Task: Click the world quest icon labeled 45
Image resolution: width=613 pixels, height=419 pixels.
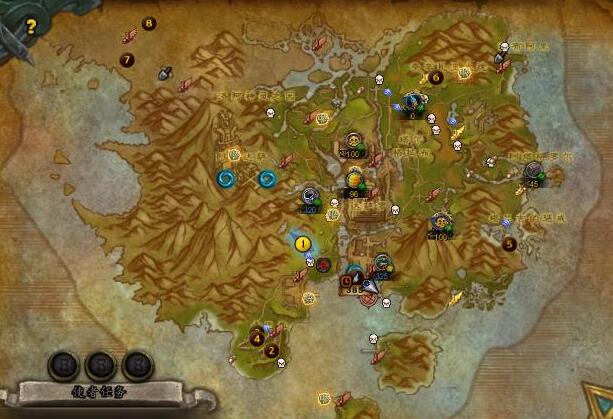Action: pos(534,172)
